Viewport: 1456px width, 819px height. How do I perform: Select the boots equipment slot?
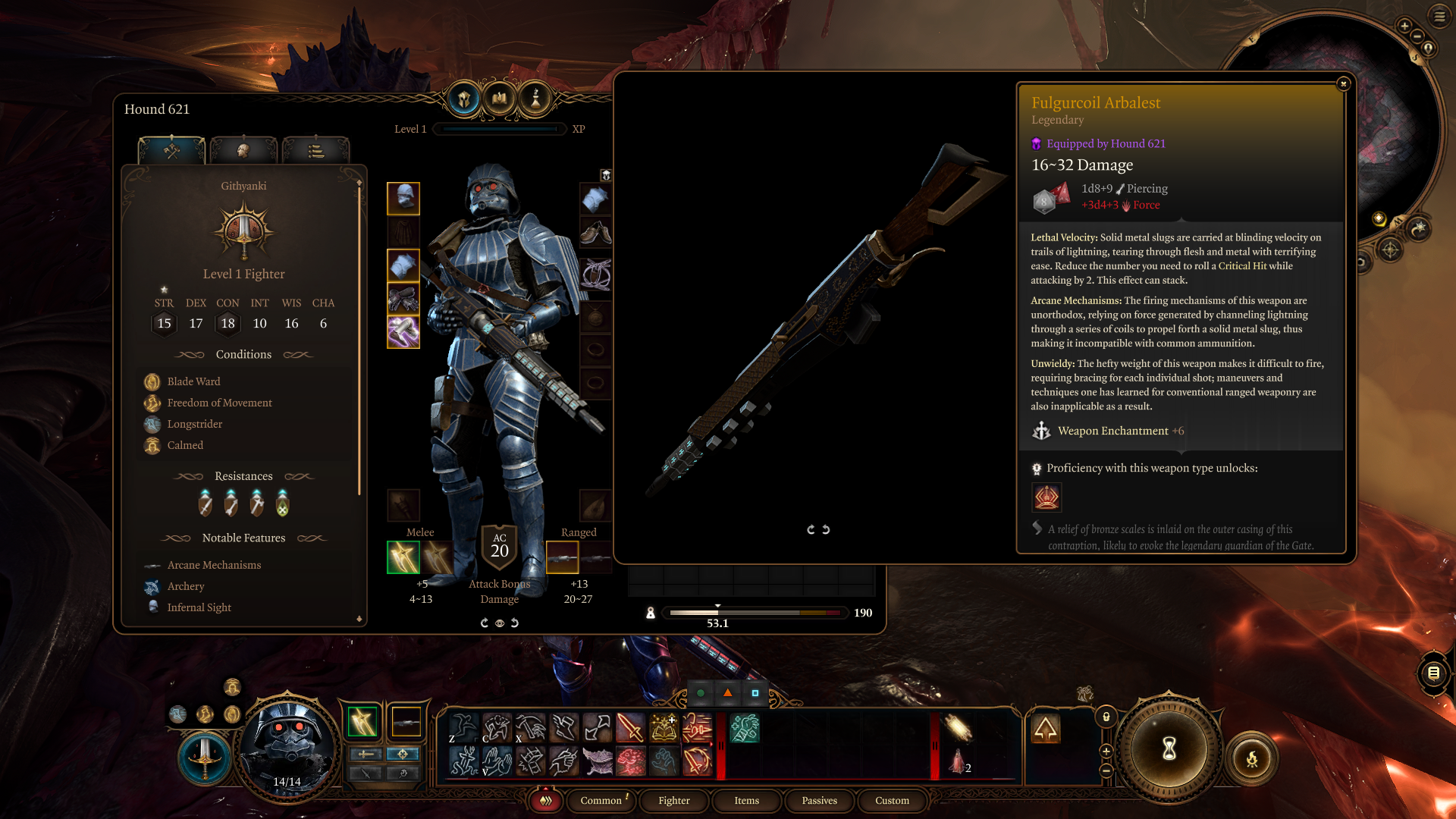[x=595, y=232]
